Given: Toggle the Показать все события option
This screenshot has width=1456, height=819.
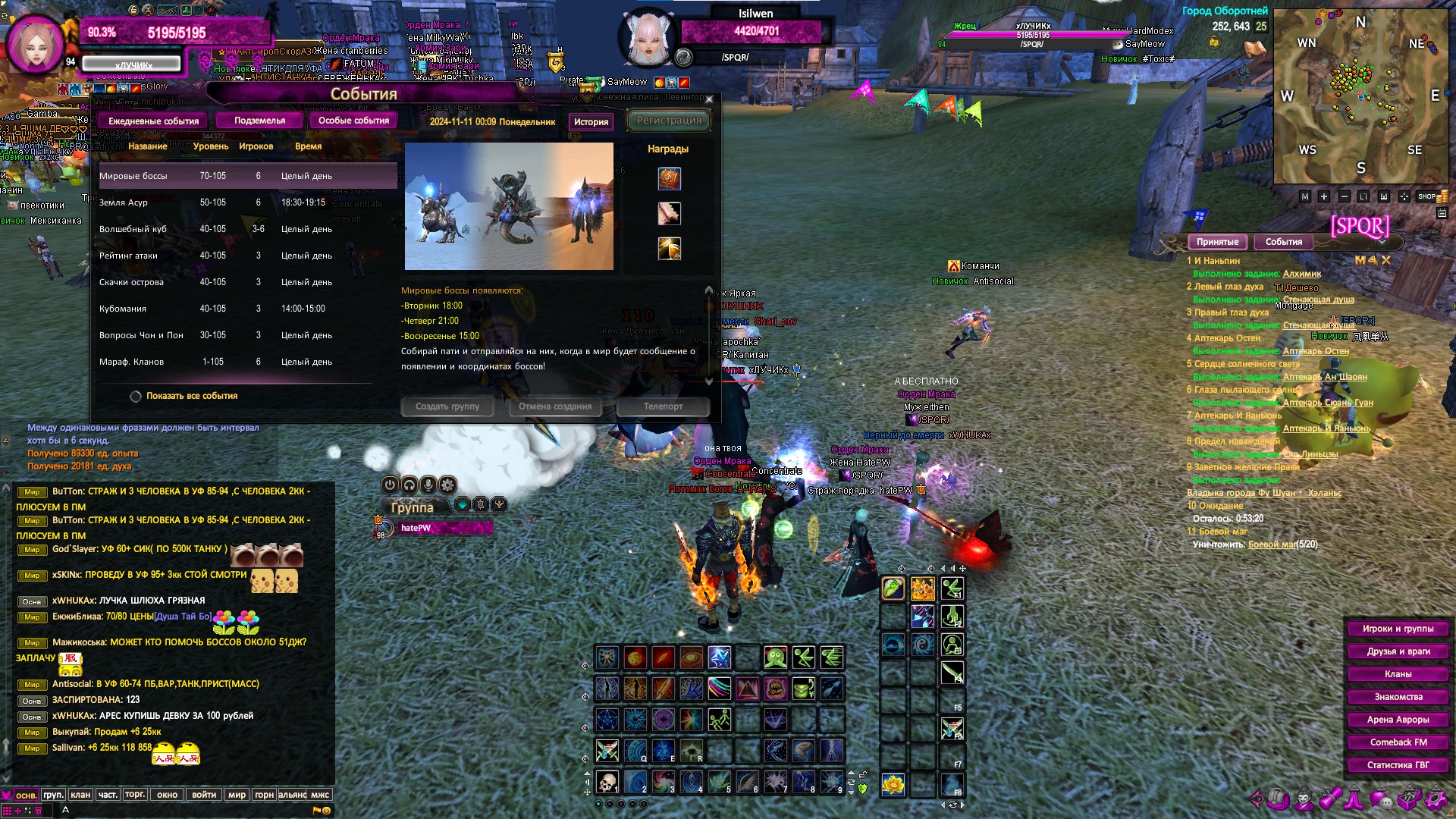Looking at the screenshot, I should 136,396.
